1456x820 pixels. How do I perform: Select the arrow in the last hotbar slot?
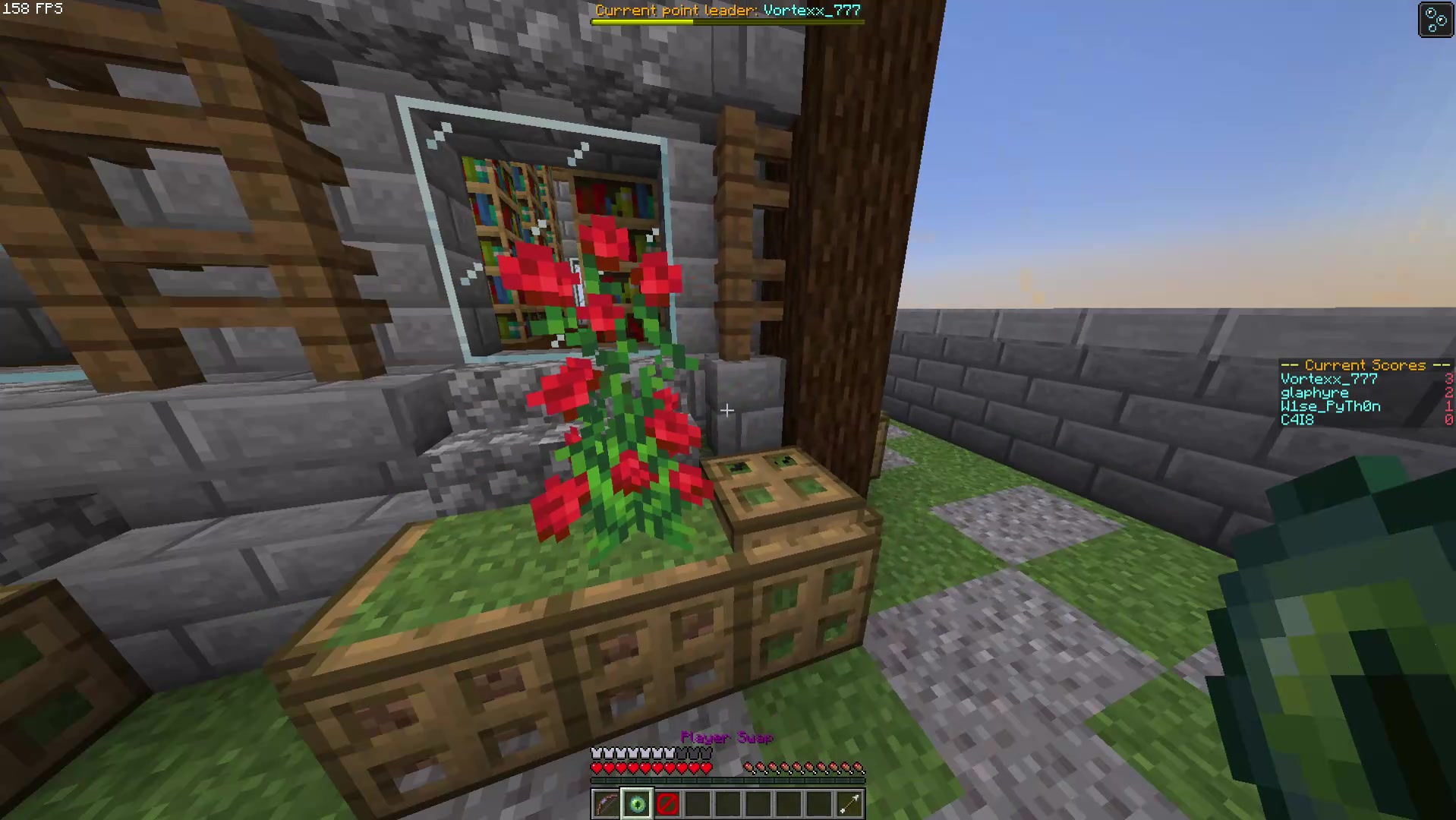point(849,803)
